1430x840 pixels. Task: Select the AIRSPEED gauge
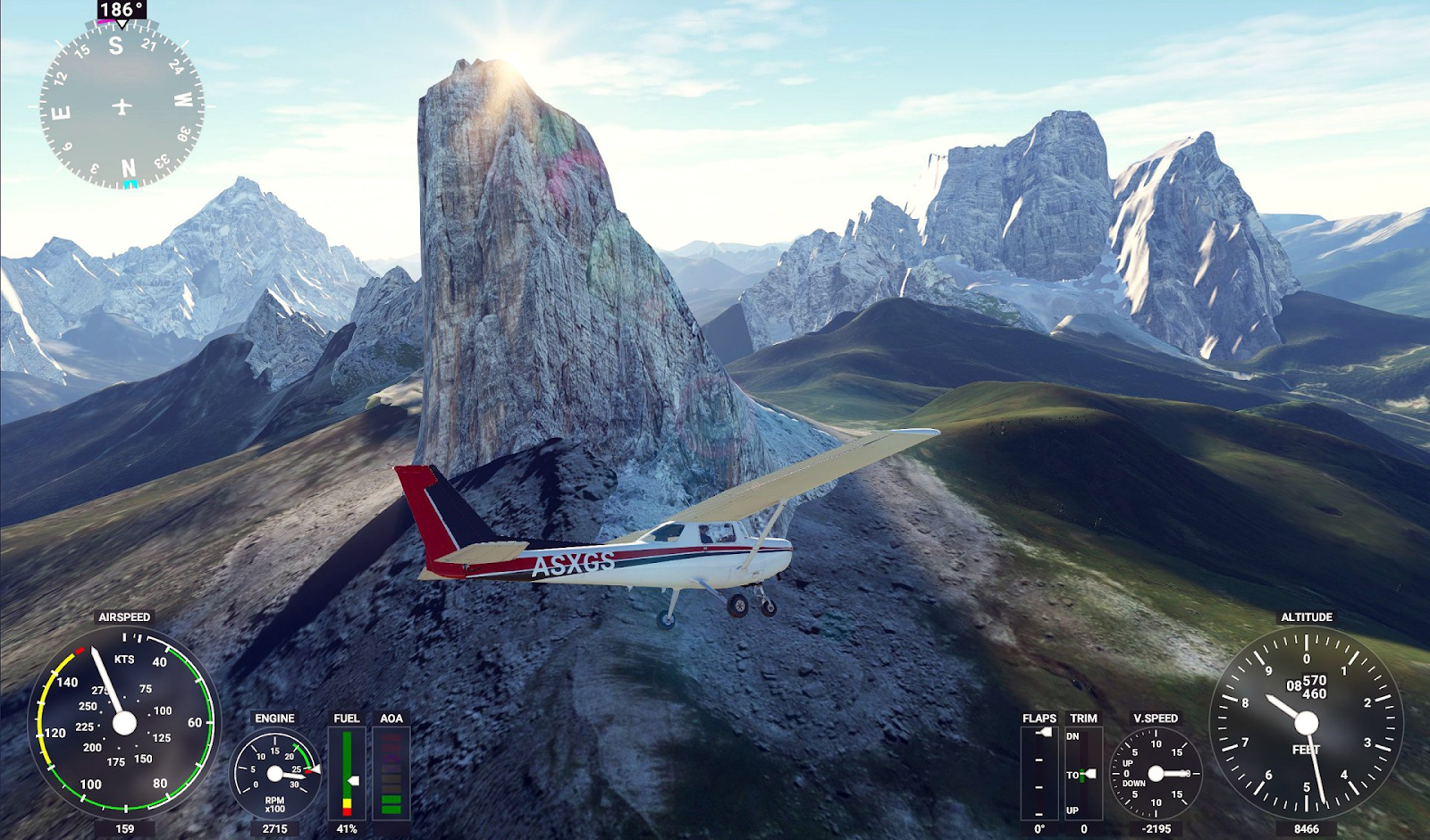coord(124,722)
